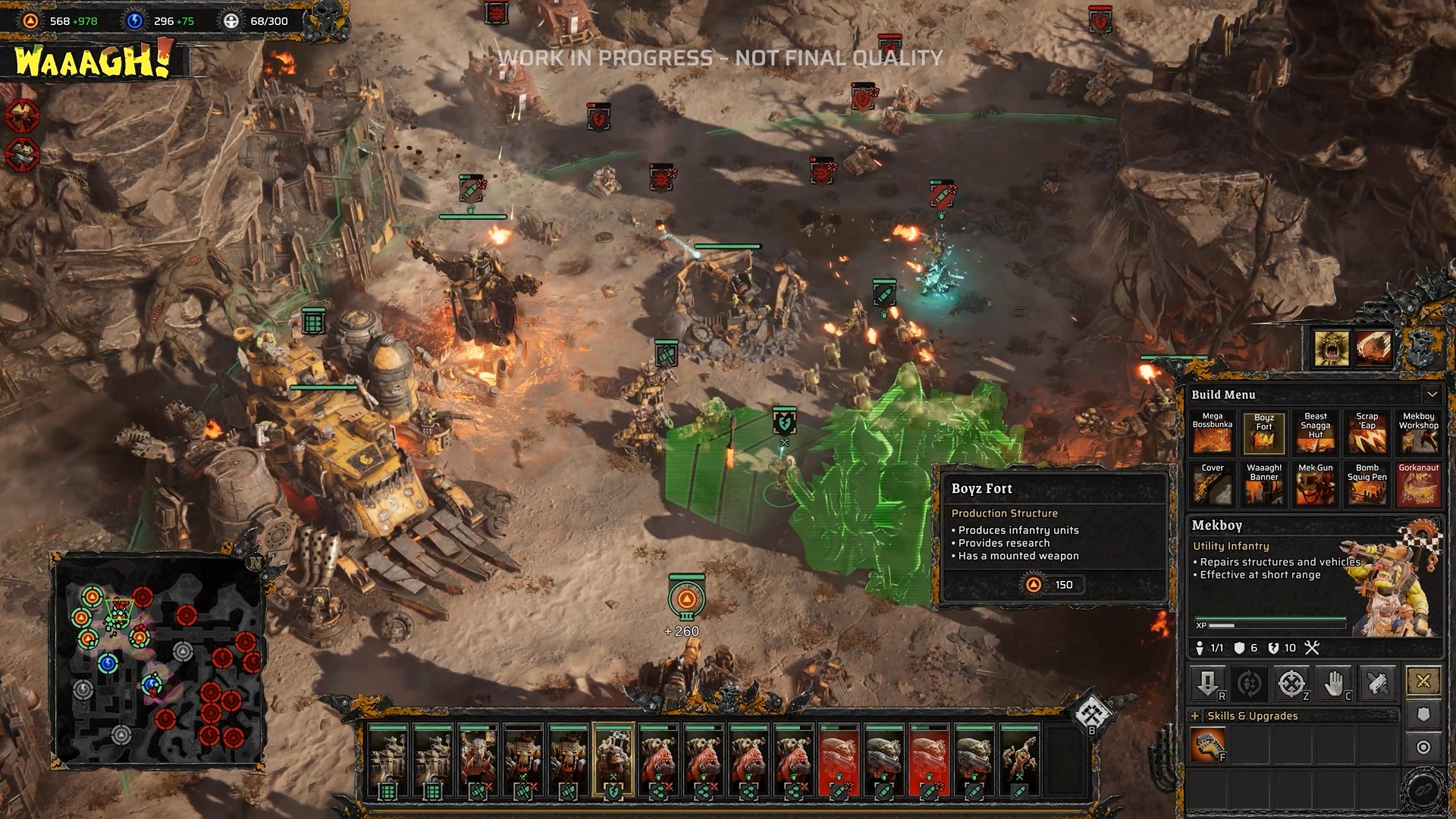1456x819 pixels.
Task: Click the open hand command button
Action: [x=1334, y=684]
